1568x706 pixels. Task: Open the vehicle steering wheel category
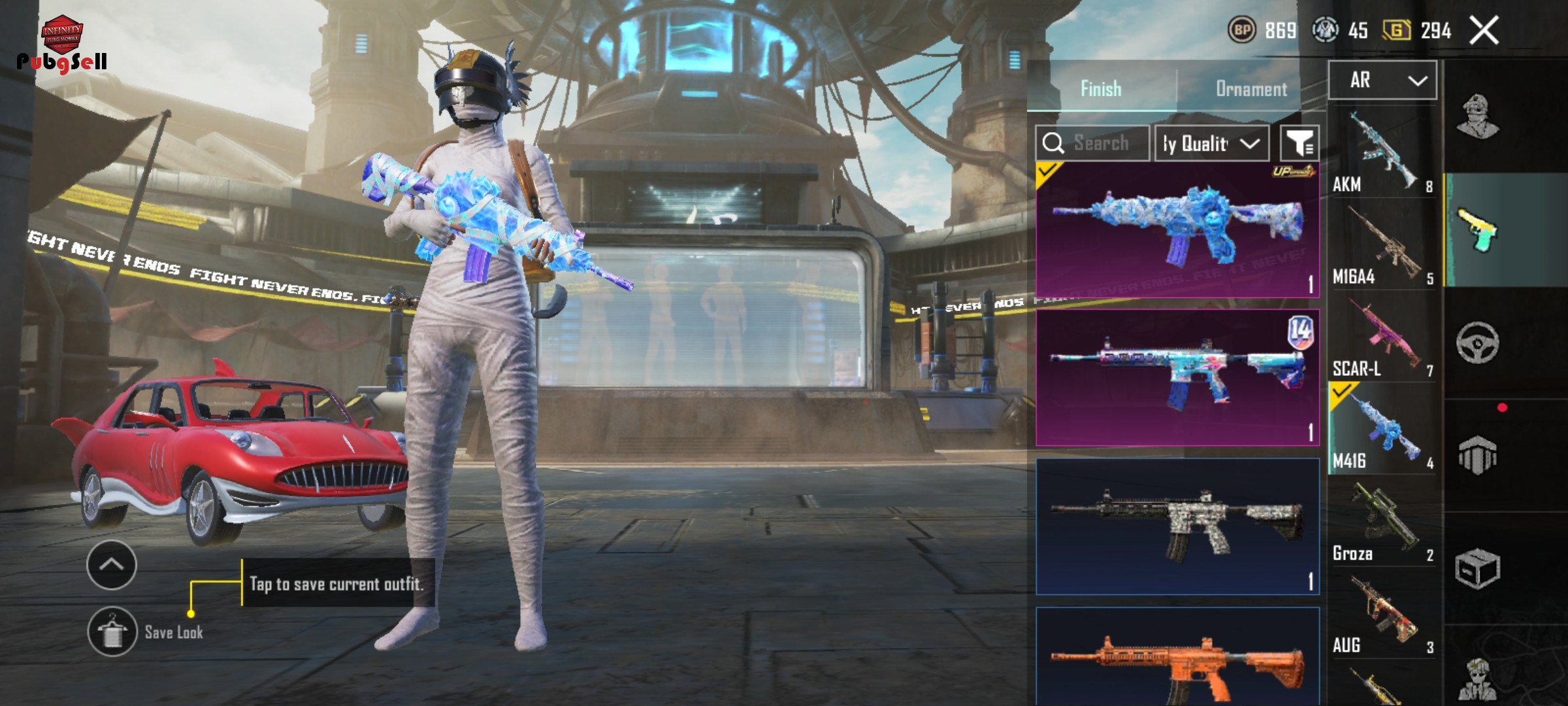coord(1478,343)
